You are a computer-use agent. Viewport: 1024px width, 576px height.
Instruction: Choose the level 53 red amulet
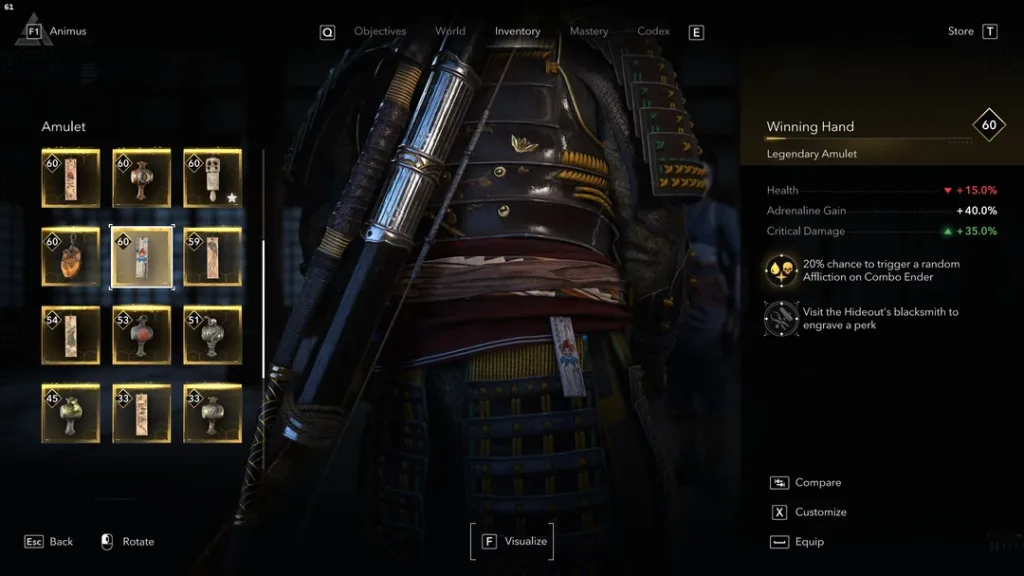click(x=141, y=335)
